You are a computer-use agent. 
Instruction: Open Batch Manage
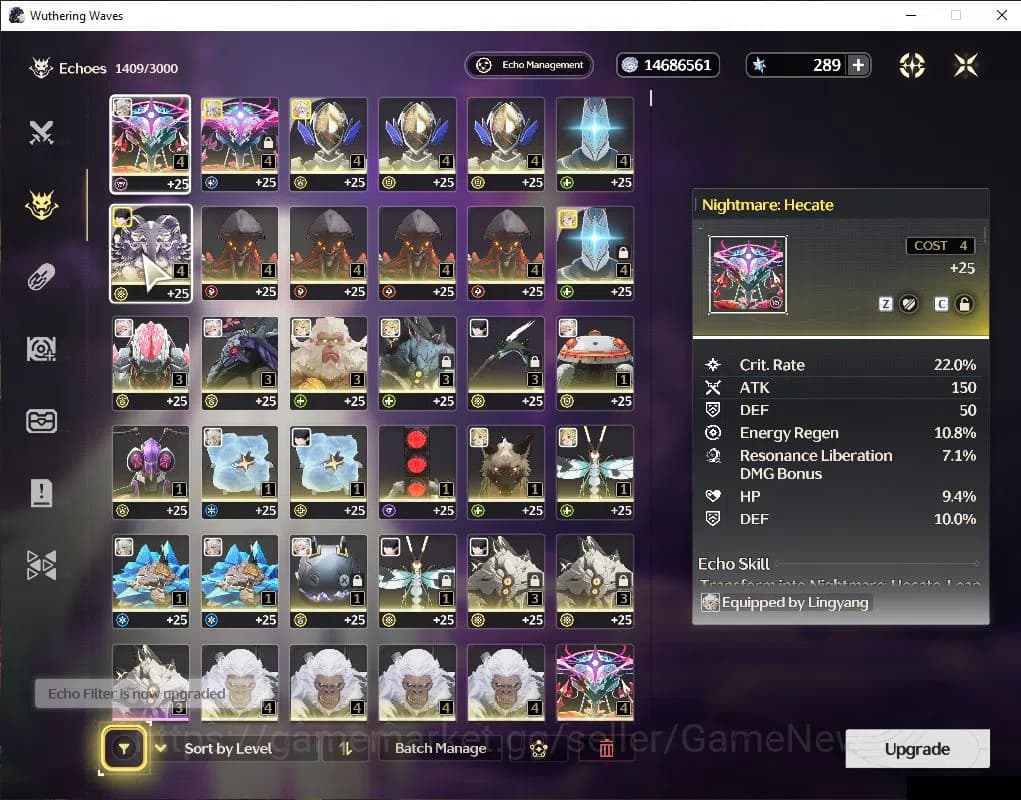440,748
